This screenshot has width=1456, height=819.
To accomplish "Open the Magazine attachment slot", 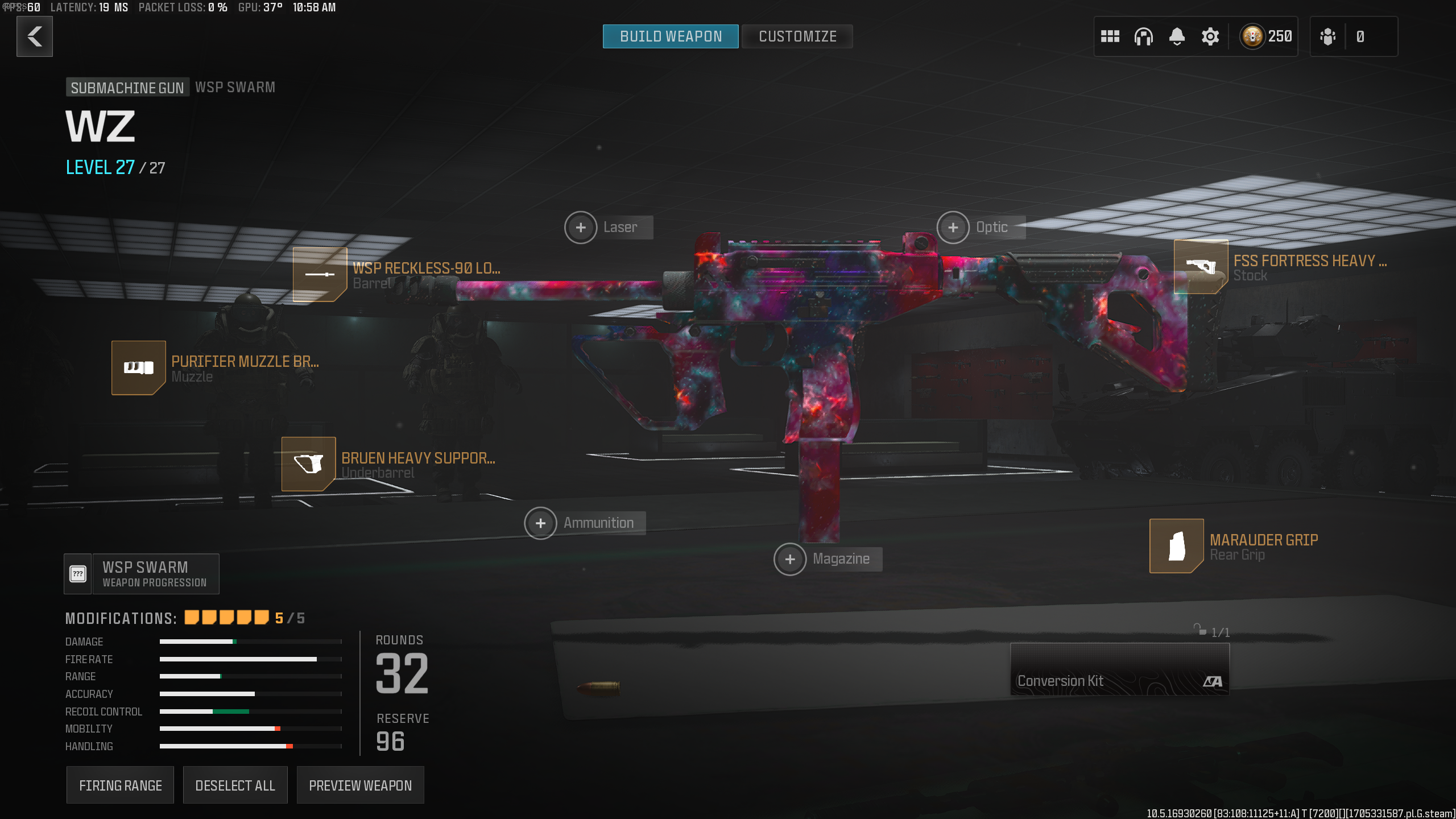I will point(790,559).
